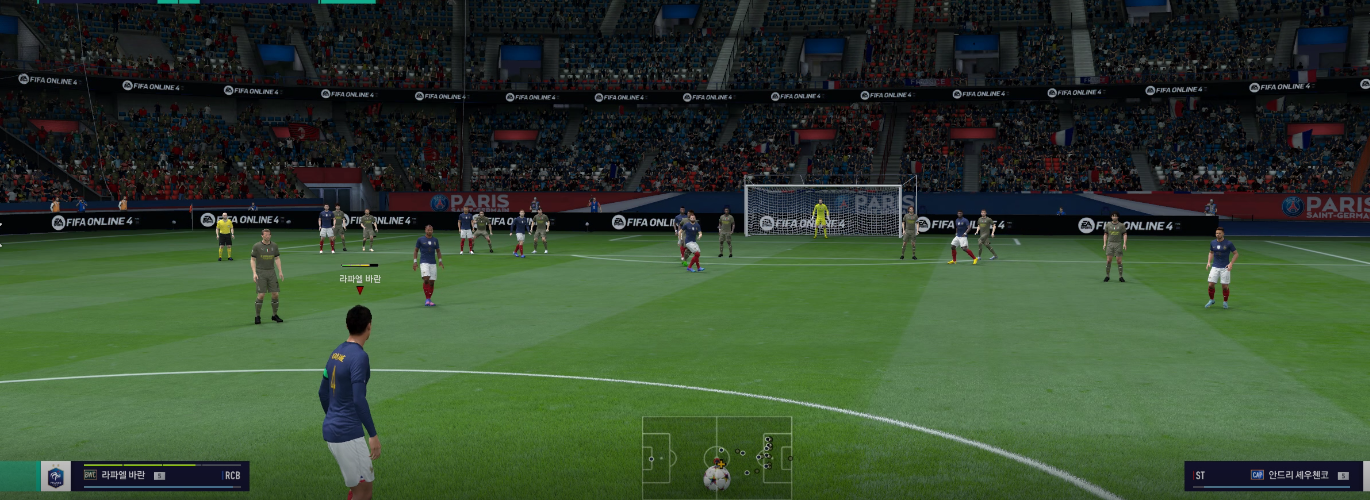Click the 라파엘 바란 name marker above player
Screen dimensions: 1370x500
click(x=360, y=279)
